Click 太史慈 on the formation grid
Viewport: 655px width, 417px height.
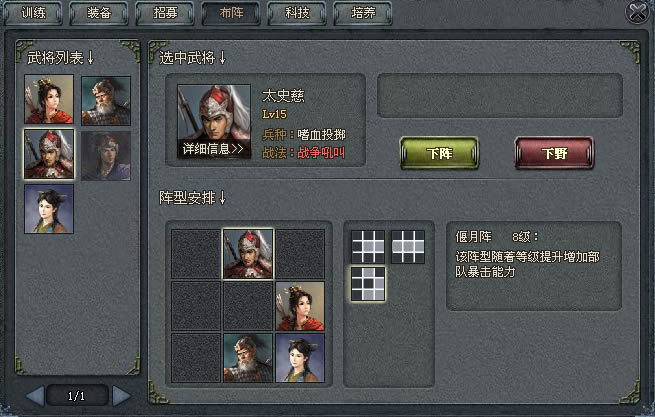[x=248, y=253]
